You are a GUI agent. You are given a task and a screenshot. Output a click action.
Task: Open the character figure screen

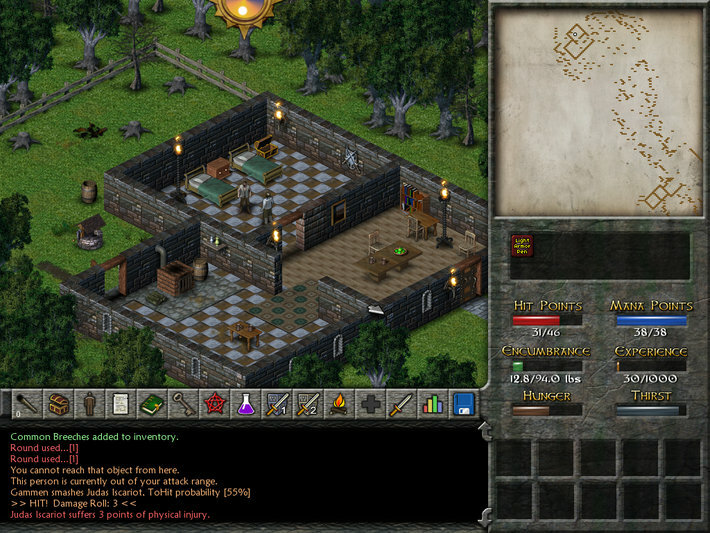click(x=90, y=404)
